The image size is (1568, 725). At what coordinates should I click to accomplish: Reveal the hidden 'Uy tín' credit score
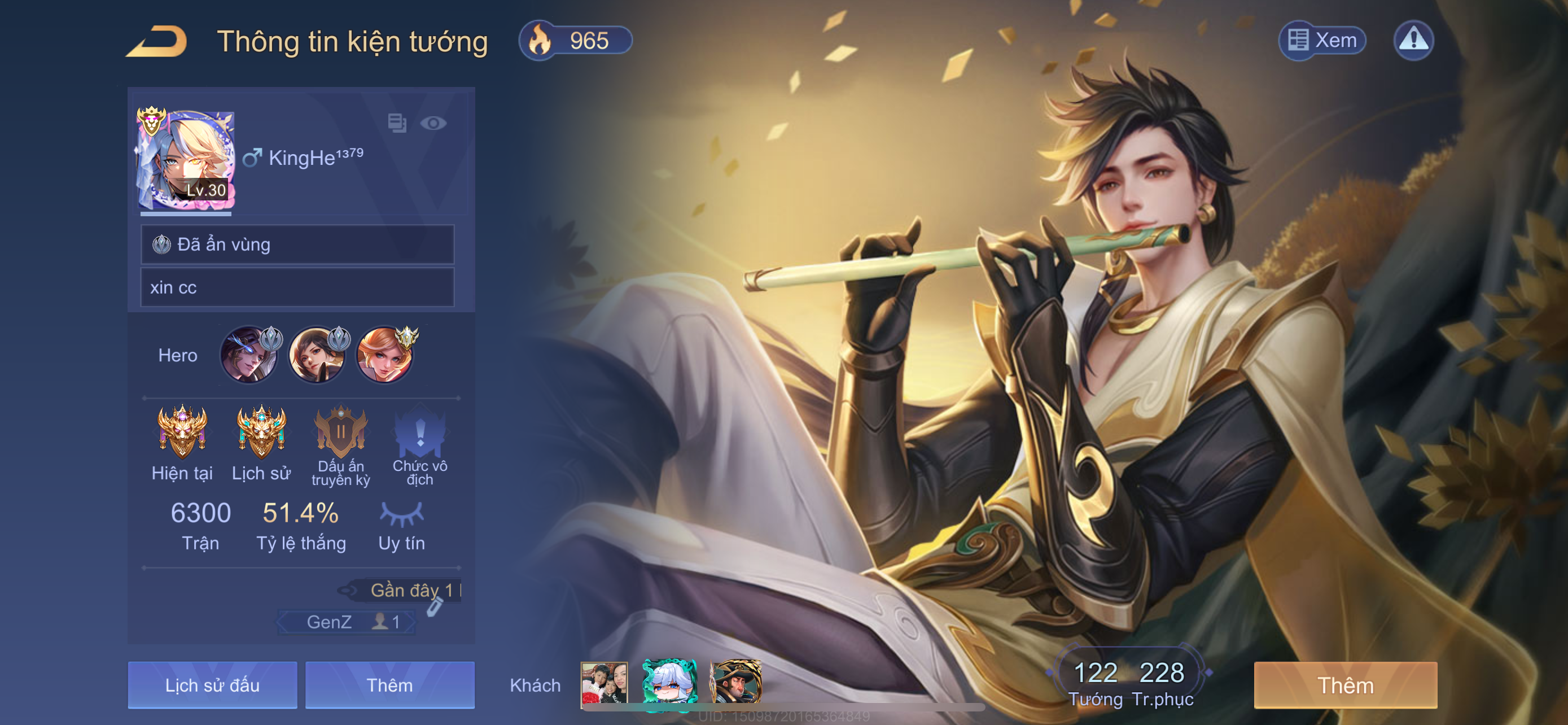point(401,514)
